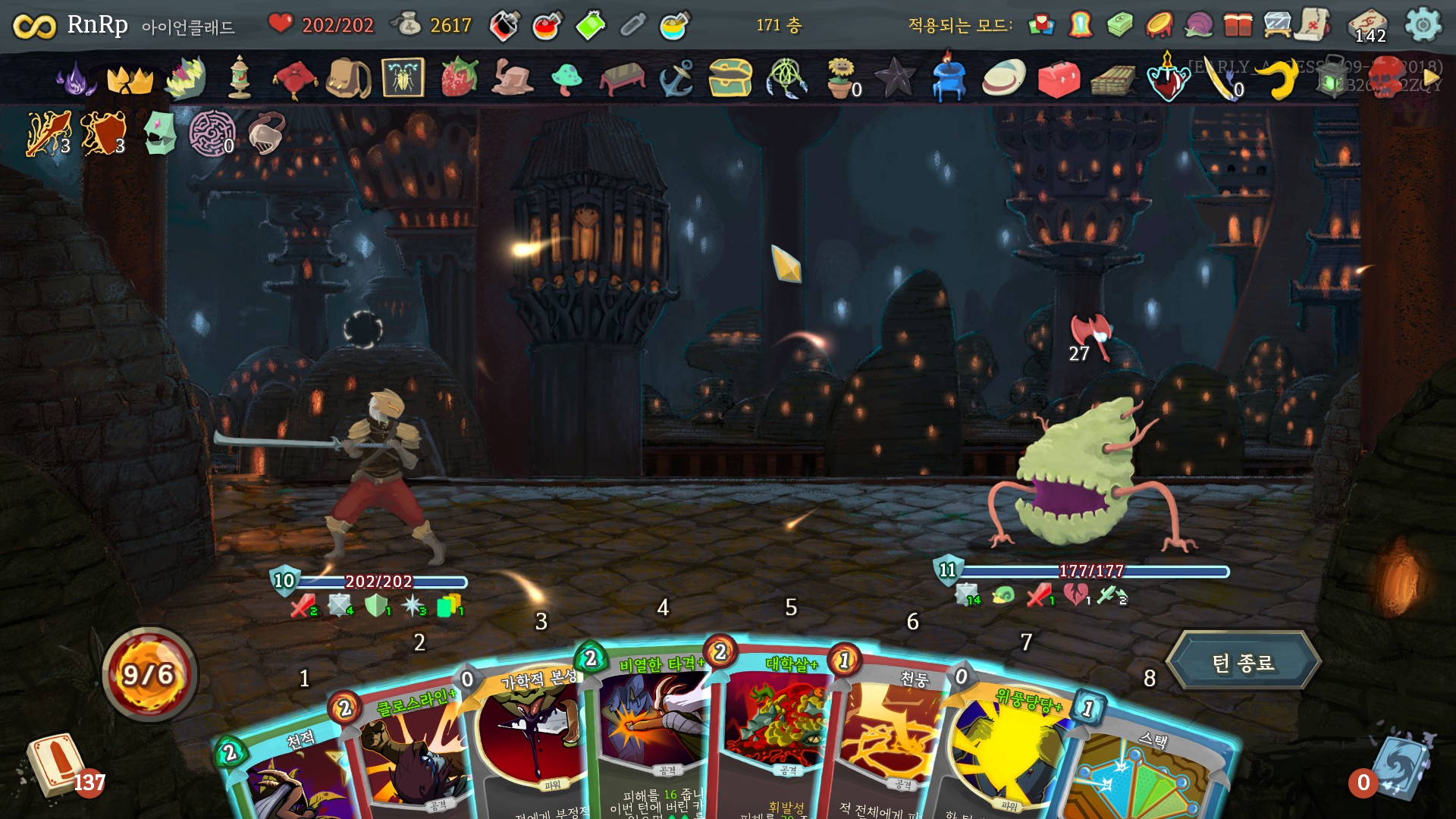This screenshot has height=819, width=1456.
Task: Use the red round flask potion
Action: [x=547, y=27]
